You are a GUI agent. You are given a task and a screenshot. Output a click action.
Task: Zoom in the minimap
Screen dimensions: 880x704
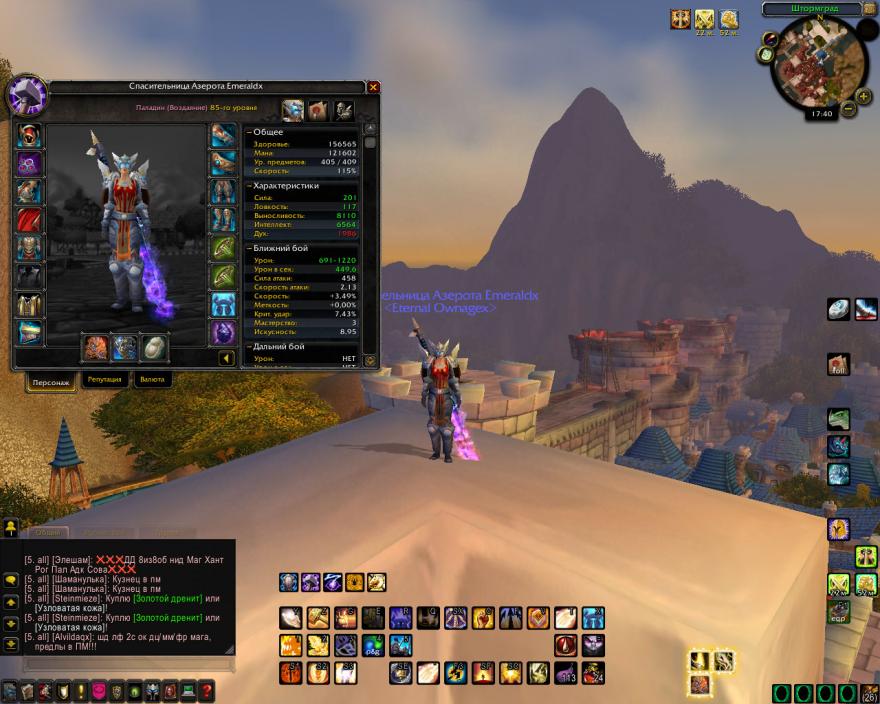point(864,98)
